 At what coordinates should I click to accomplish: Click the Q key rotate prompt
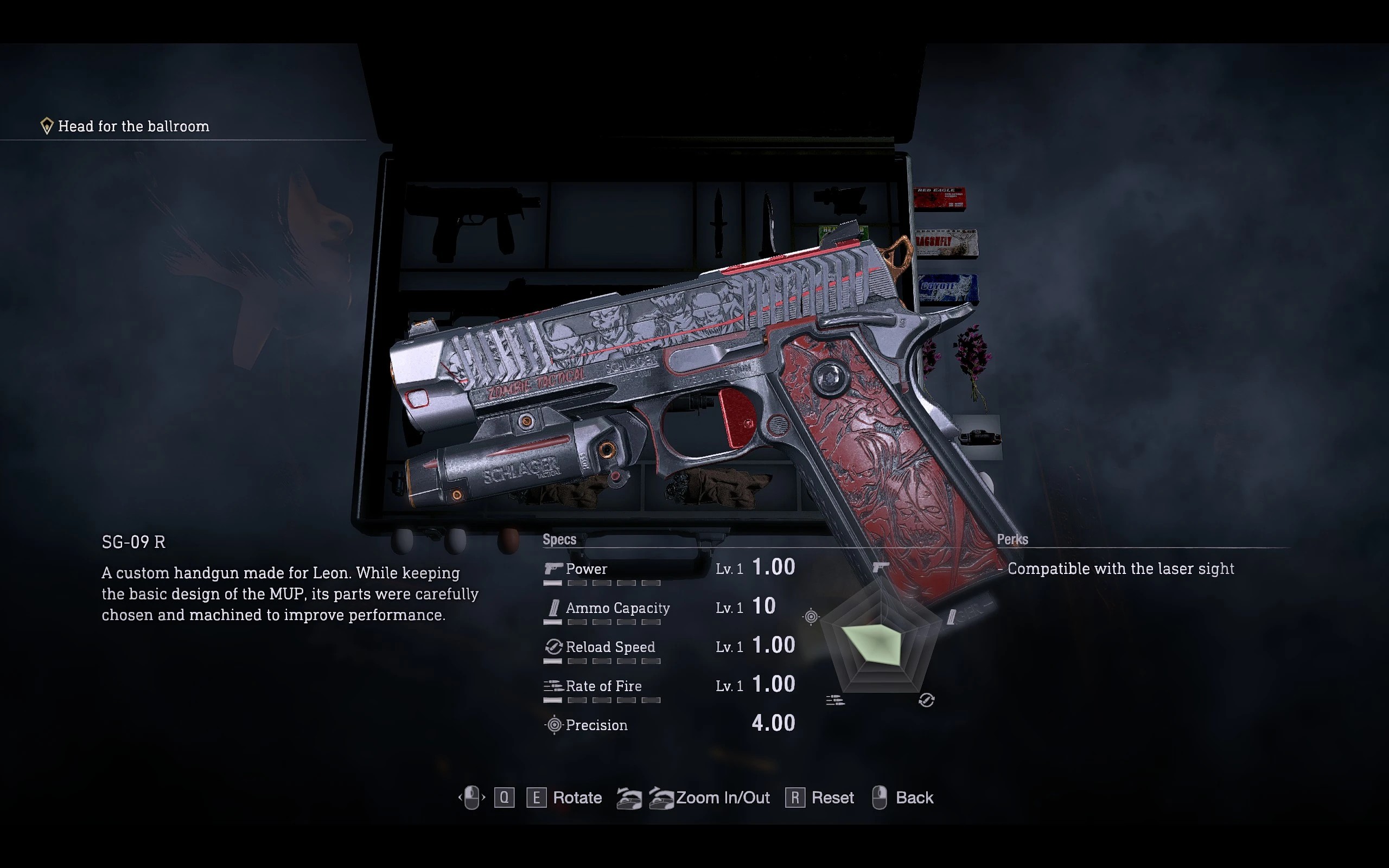(505, 797)
